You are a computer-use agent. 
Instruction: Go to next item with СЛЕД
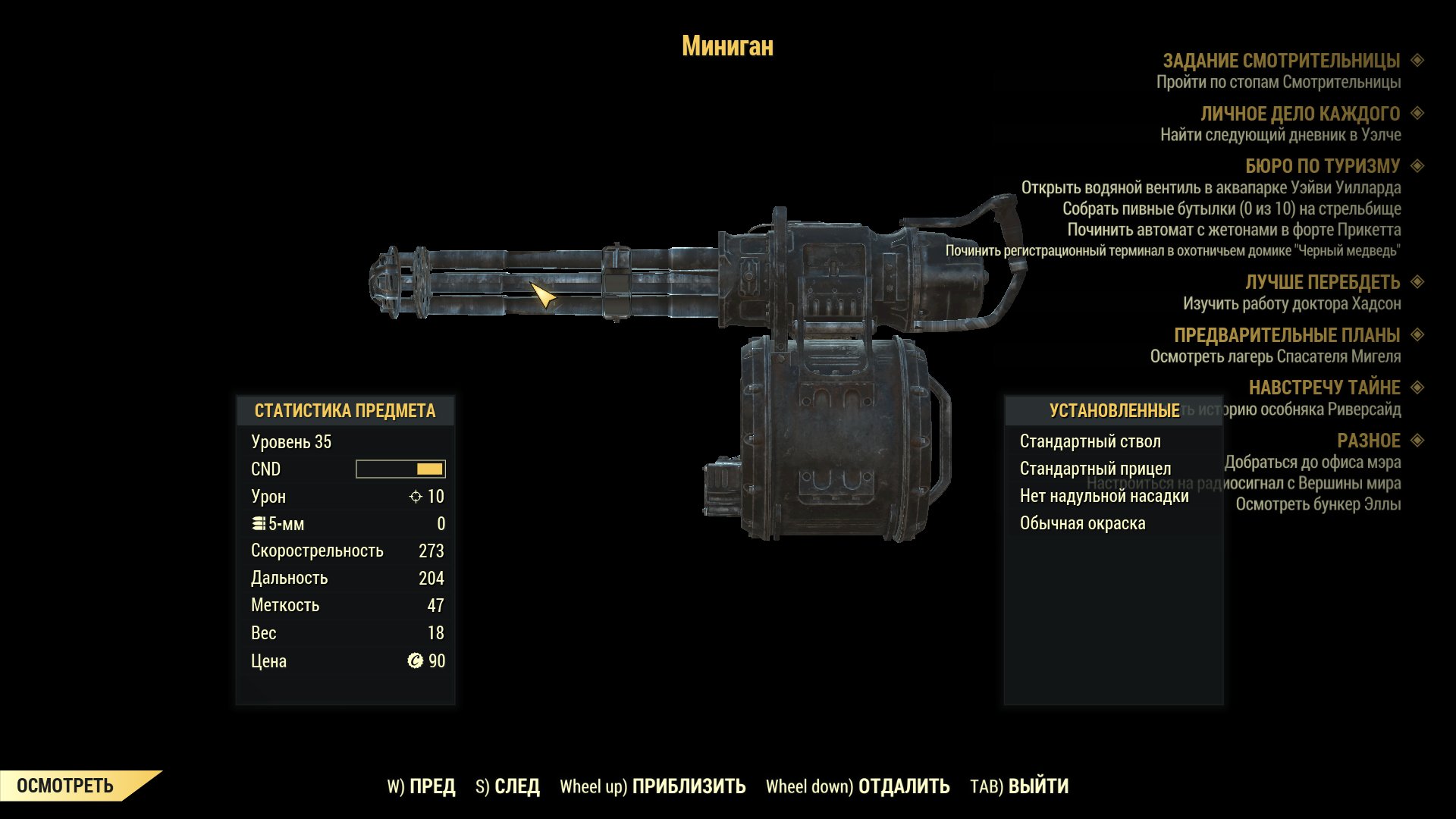click(508, 786)
